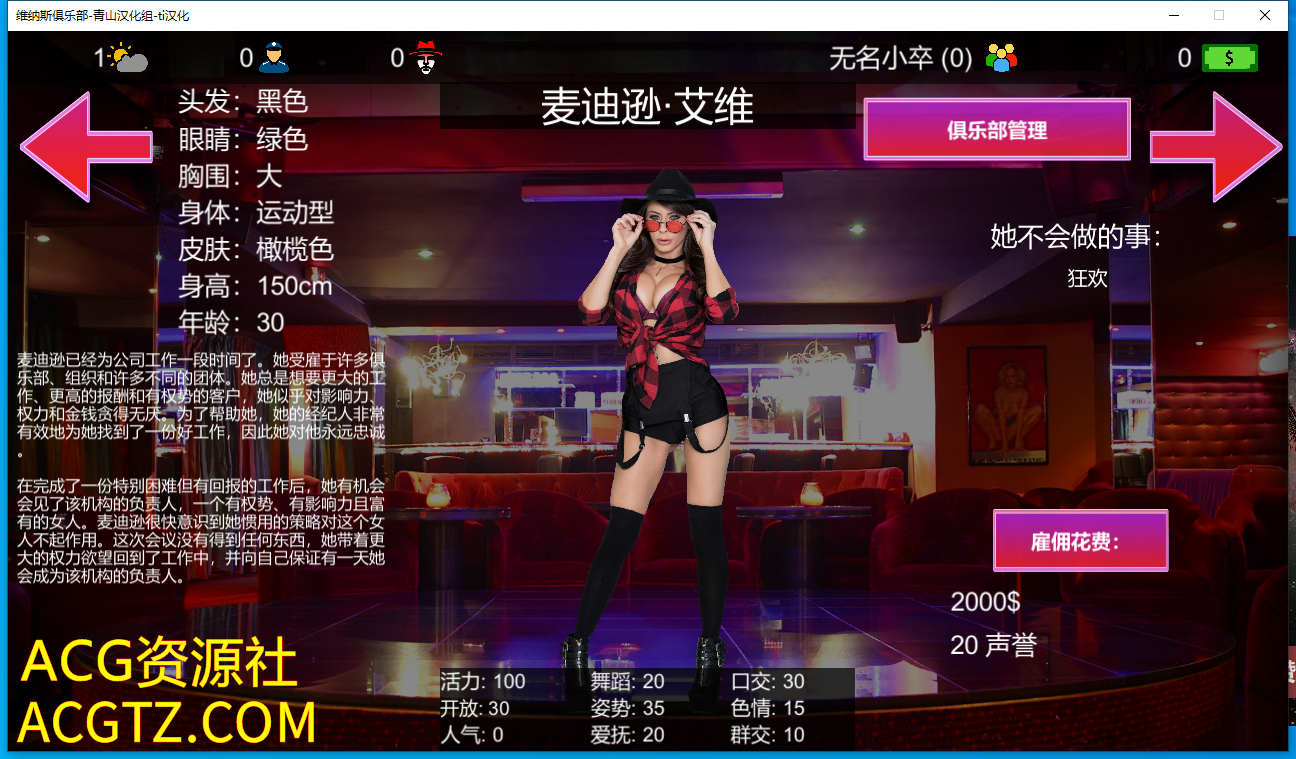Hire her with the 雇佣花费 button
Image resolution: width=1296 pixels, height=759 pixels.
[1080, 541]
